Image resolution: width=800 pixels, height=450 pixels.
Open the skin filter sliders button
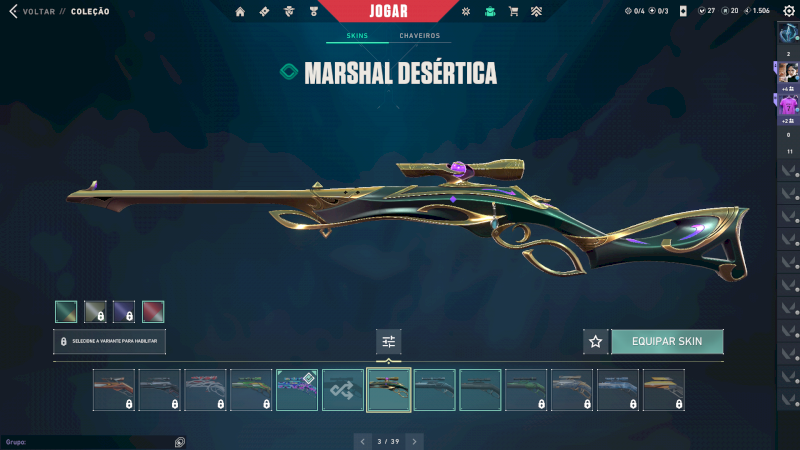(x=389, y=342)
